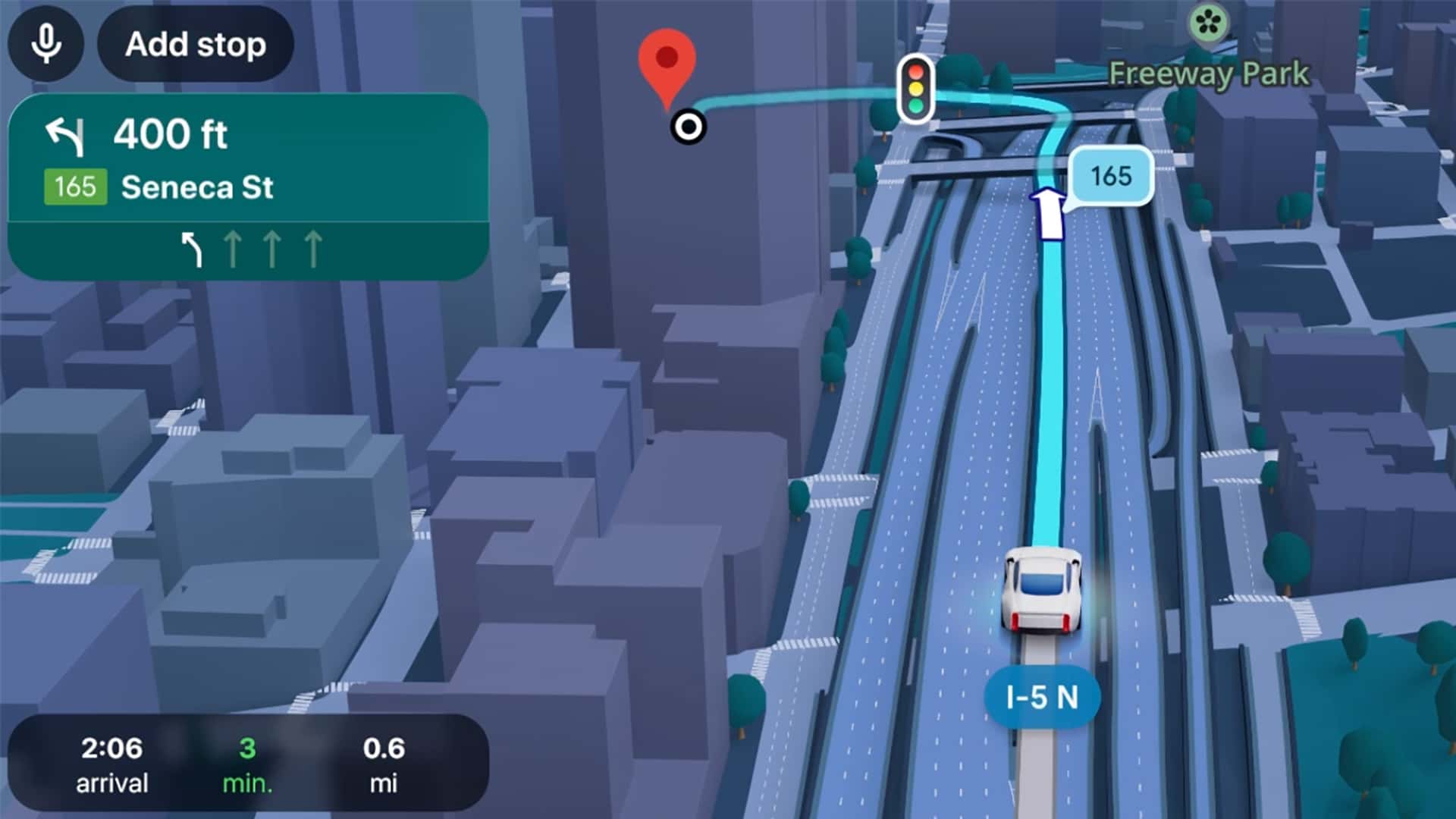Tap the microphone icon for voice commands
Screen dimensions: 1456x819
(x=45, y=43)
